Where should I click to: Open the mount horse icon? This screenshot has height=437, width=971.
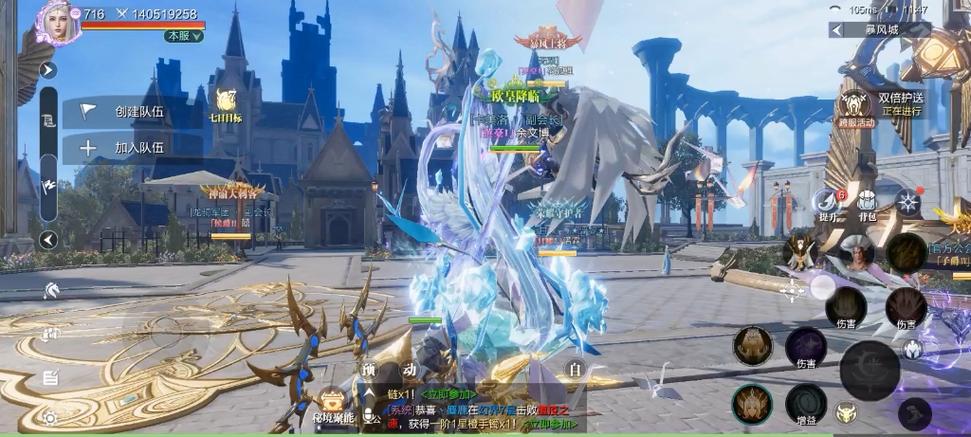click(50, 291)
